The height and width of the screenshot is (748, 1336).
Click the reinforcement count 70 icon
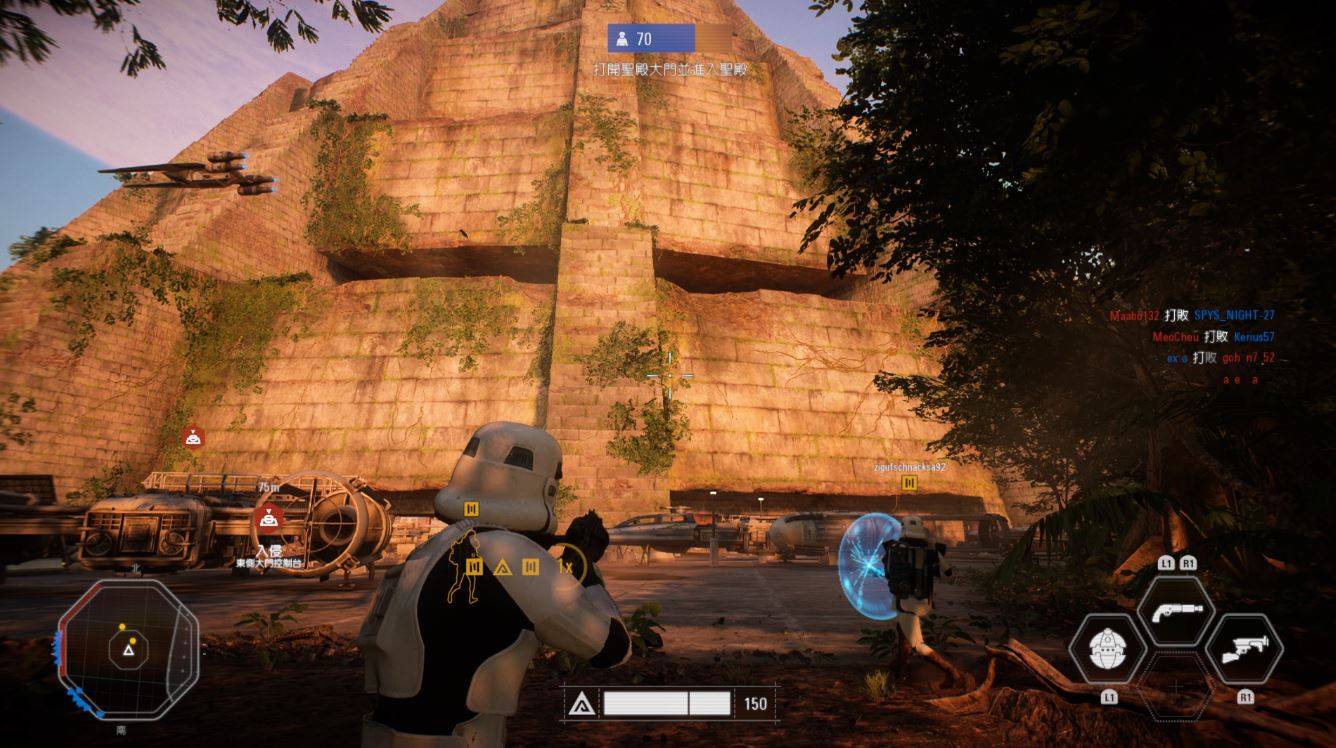coord(622,39)
